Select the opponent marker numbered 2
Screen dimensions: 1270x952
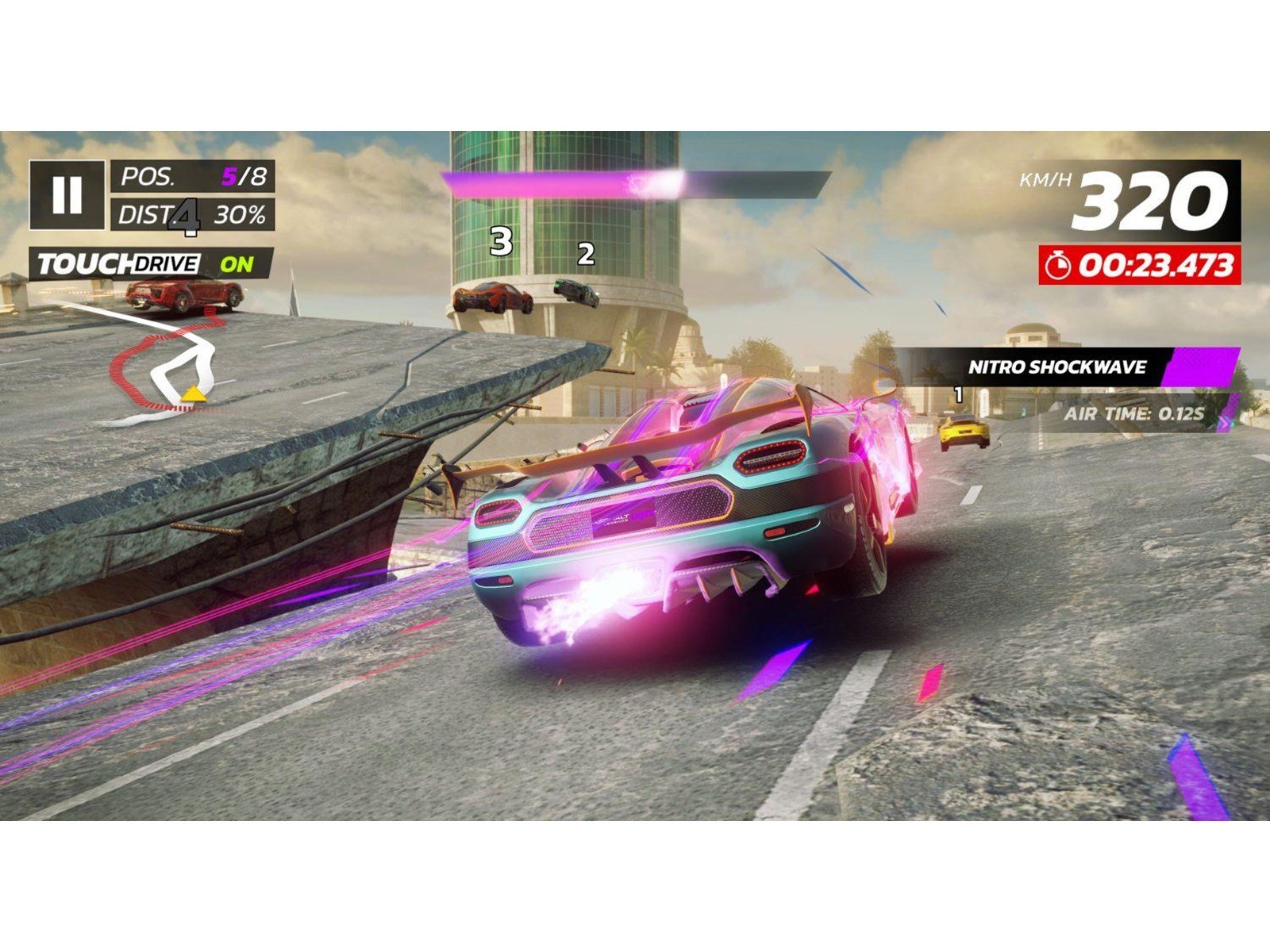[x=586, y=255]
